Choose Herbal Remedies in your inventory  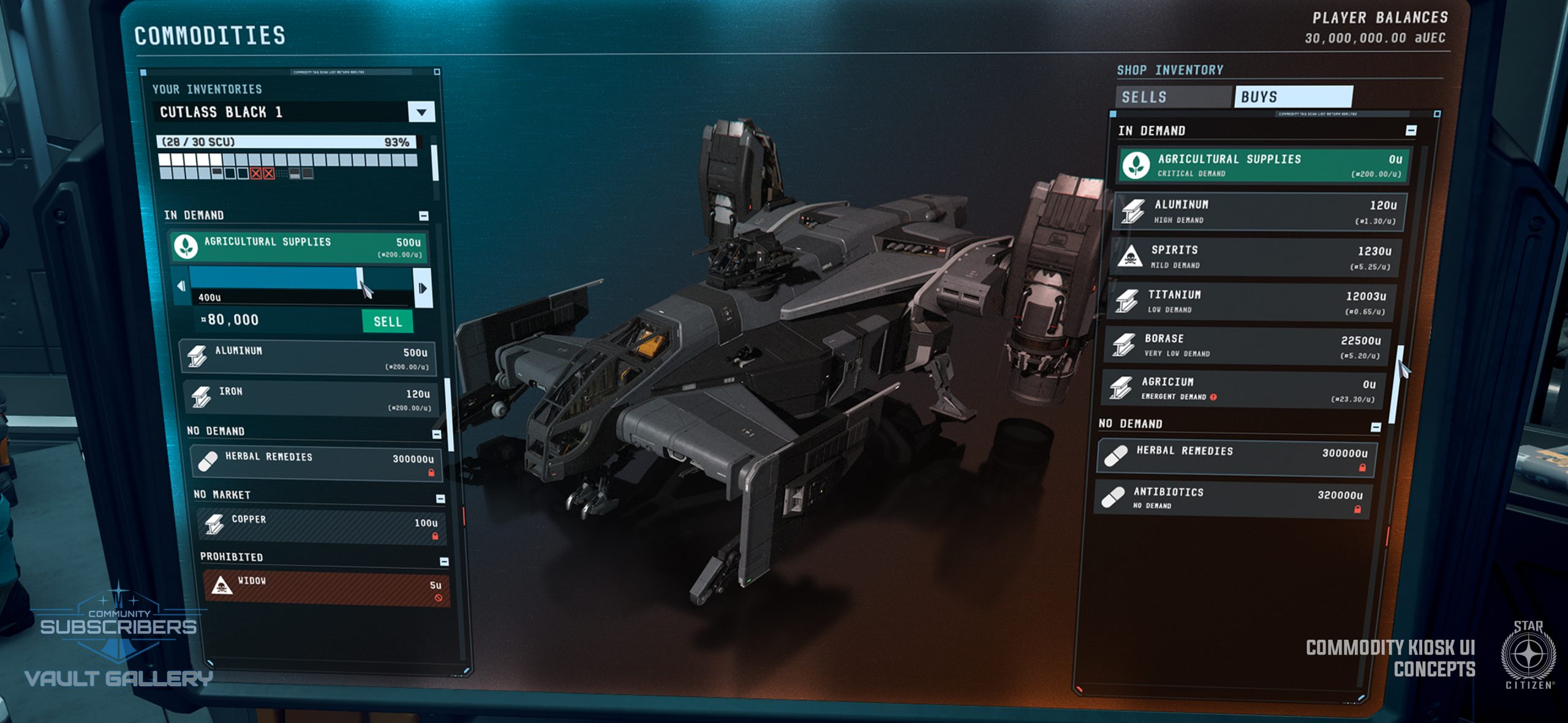(315, 463)
